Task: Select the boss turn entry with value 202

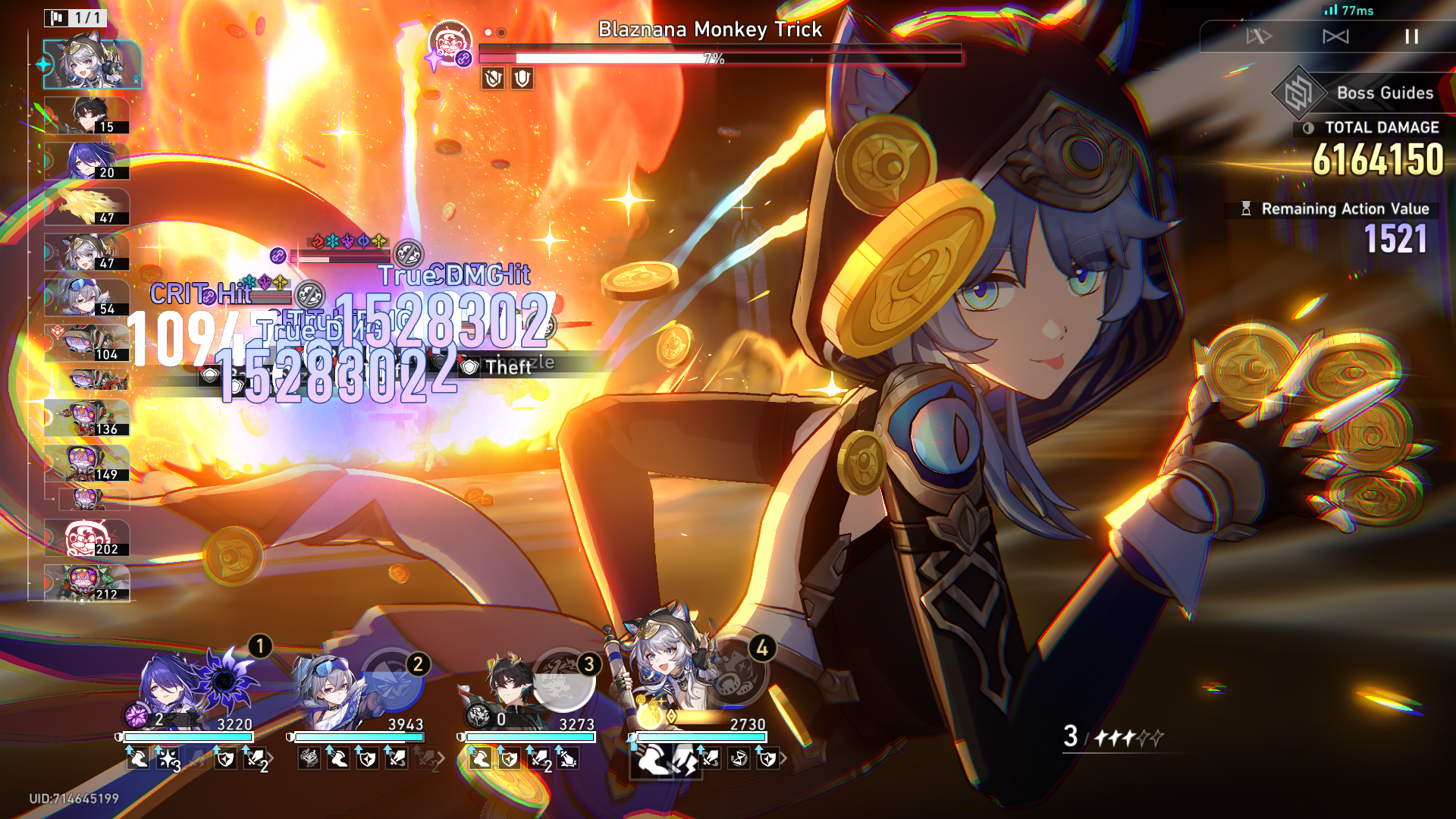Action: (86, 538)
